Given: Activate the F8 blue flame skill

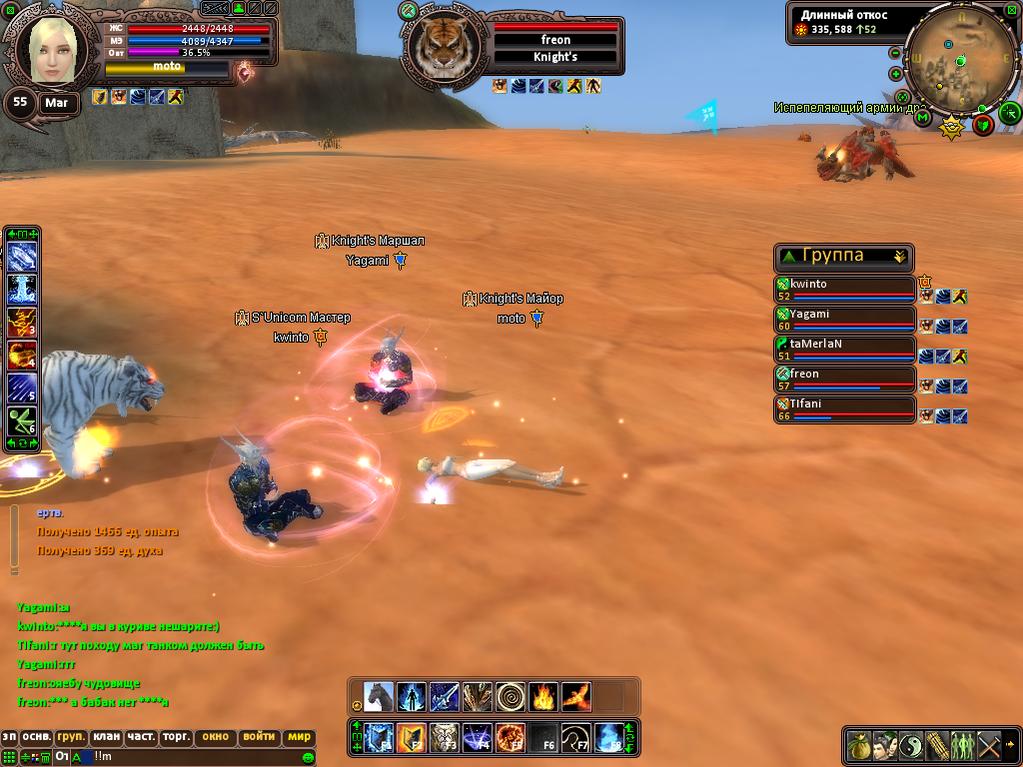Looking at the screenshot, I should pos(609,738).
